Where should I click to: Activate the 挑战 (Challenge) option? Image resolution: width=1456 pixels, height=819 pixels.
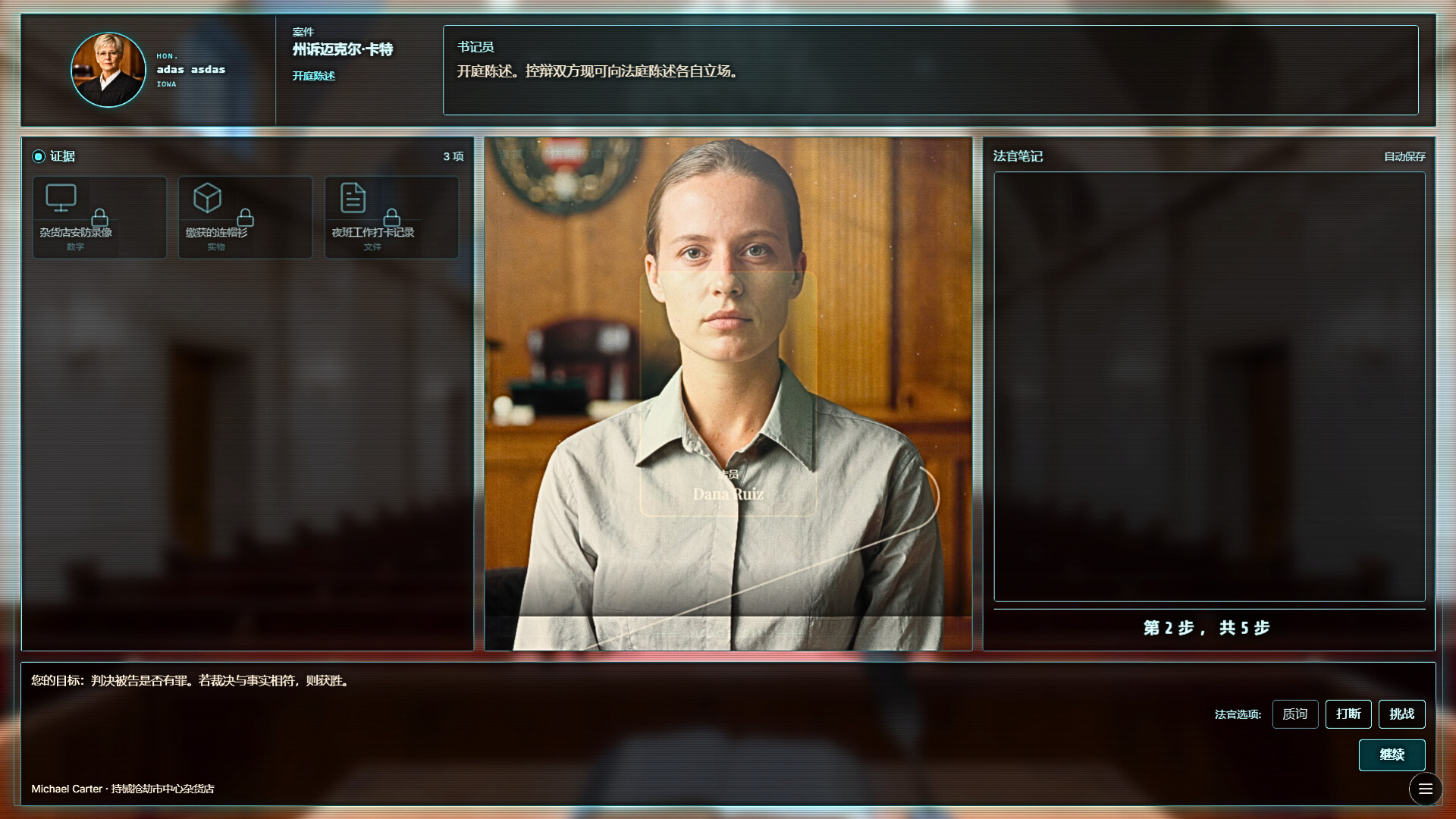tap(1401, 714)
